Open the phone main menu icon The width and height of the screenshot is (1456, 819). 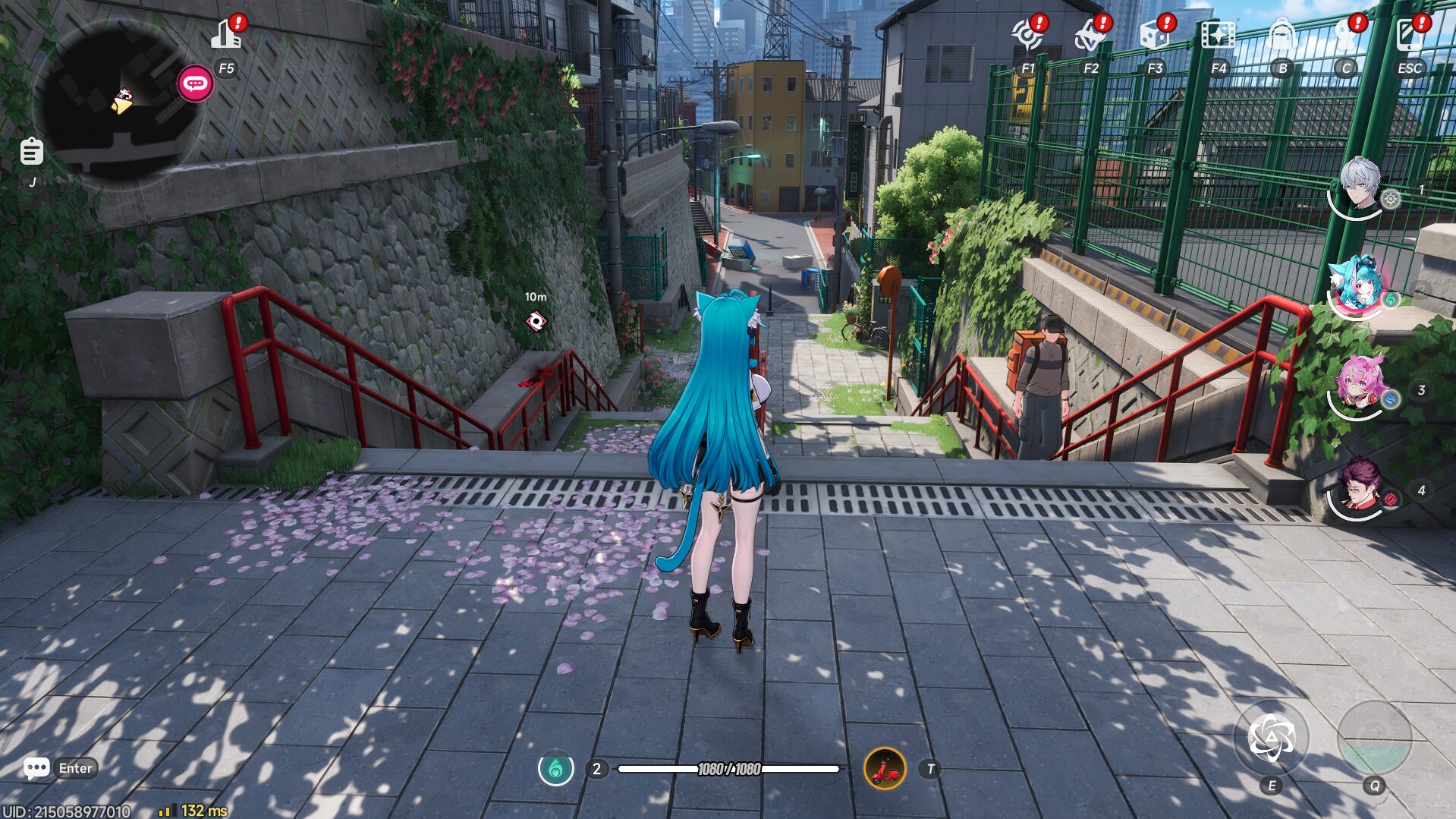pos(1409,36)
